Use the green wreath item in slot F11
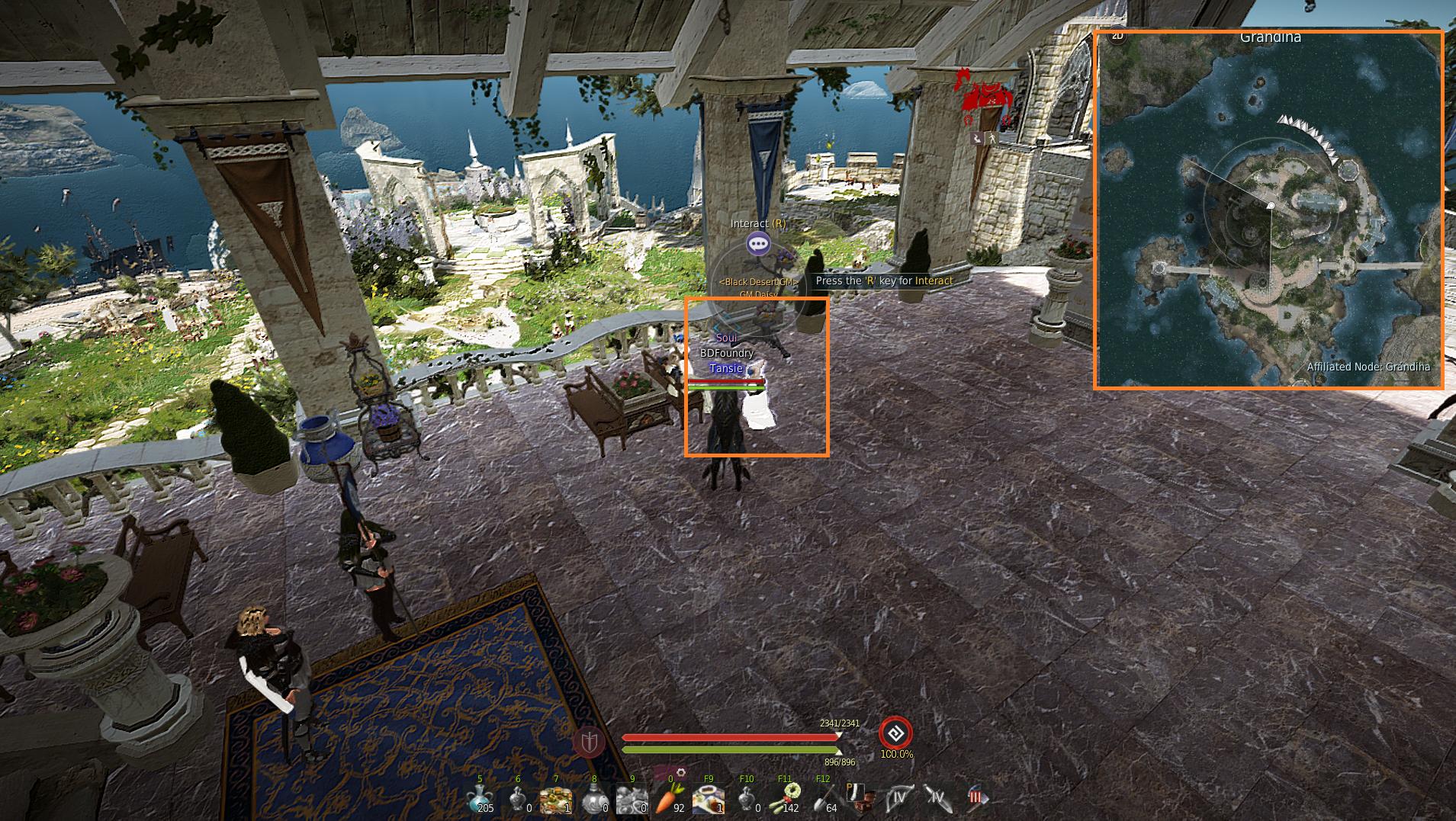 click(785, 797)
